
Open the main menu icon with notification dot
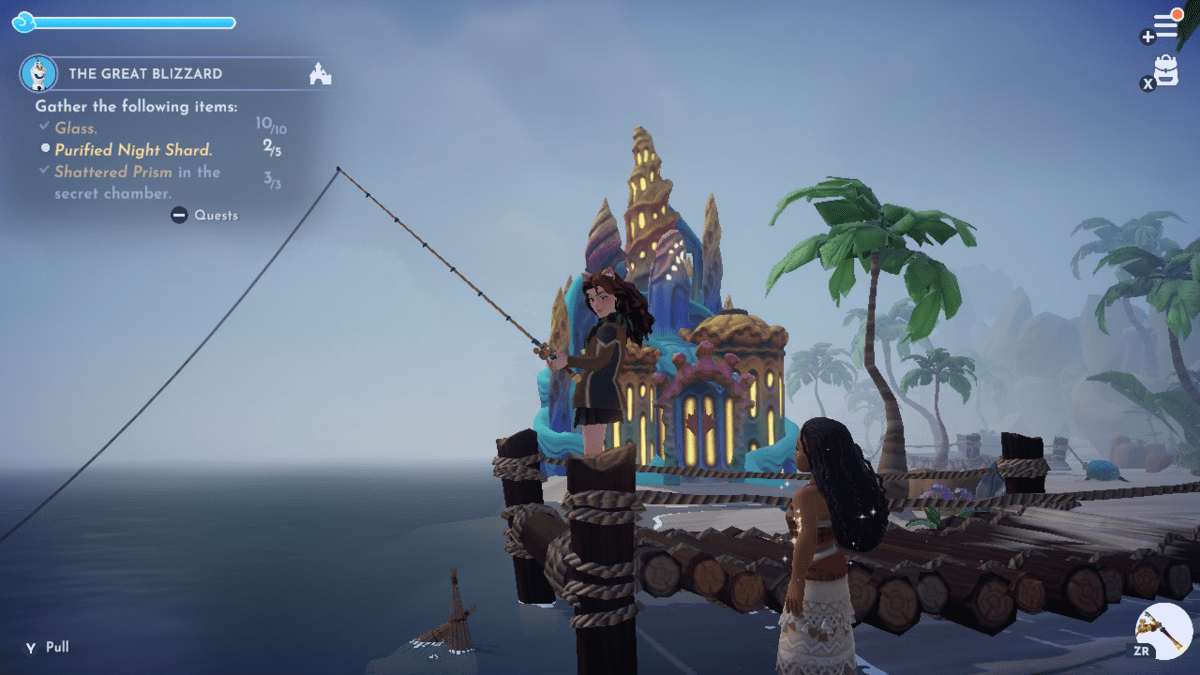(1166, 26)
